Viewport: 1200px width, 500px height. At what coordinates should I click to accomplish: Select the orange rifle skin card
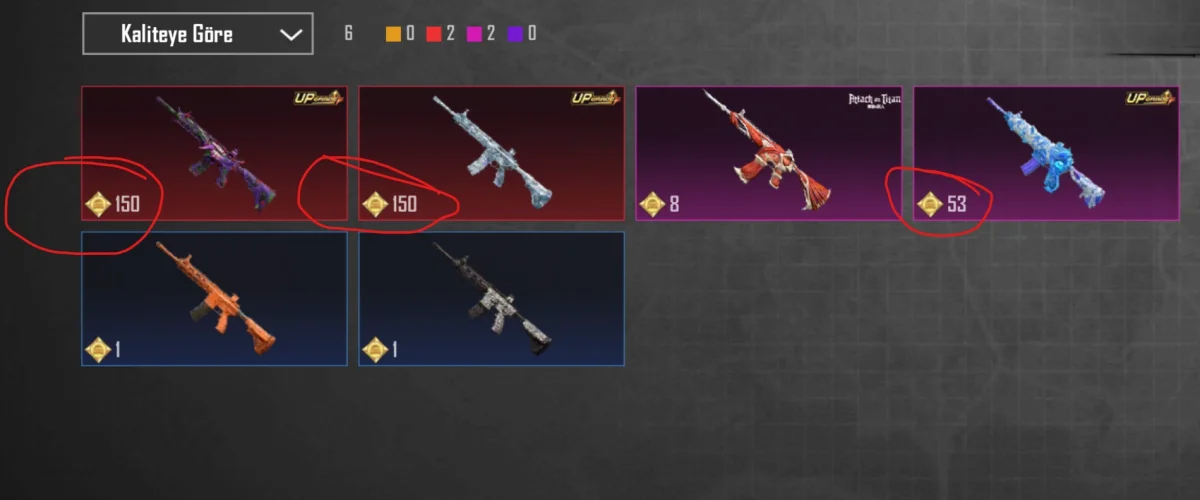click(214, 298)
